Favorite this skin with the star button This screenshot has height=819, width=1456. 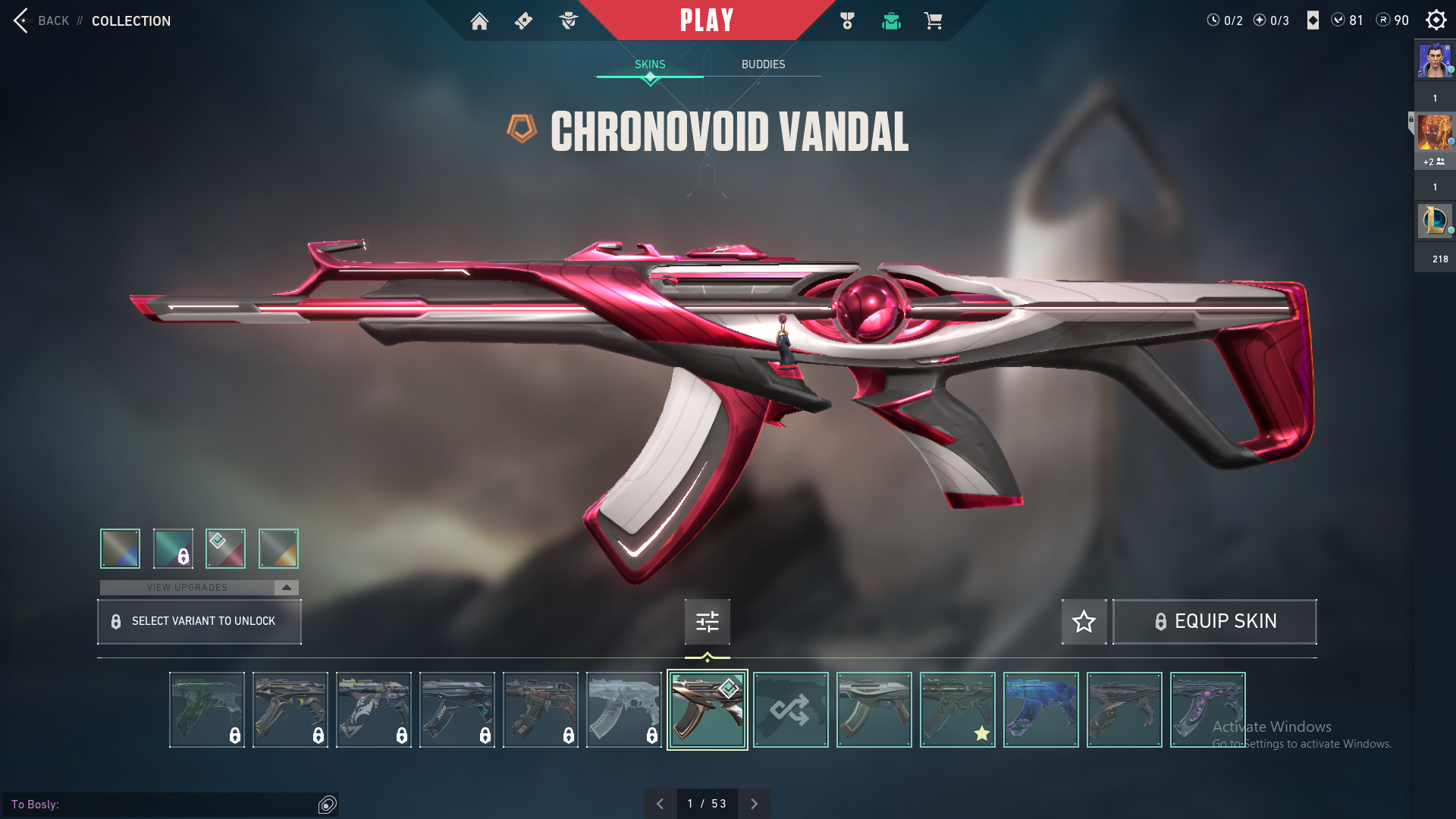pos(1084,622)
